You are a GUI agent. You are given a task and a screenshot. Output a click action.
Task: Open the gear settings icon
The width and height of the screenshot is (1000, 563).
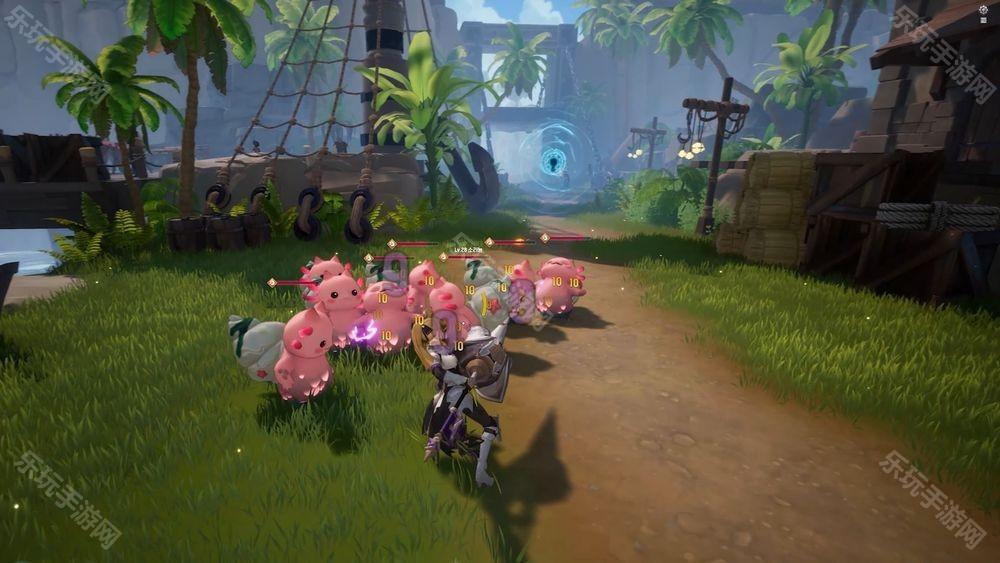[983, 8]
